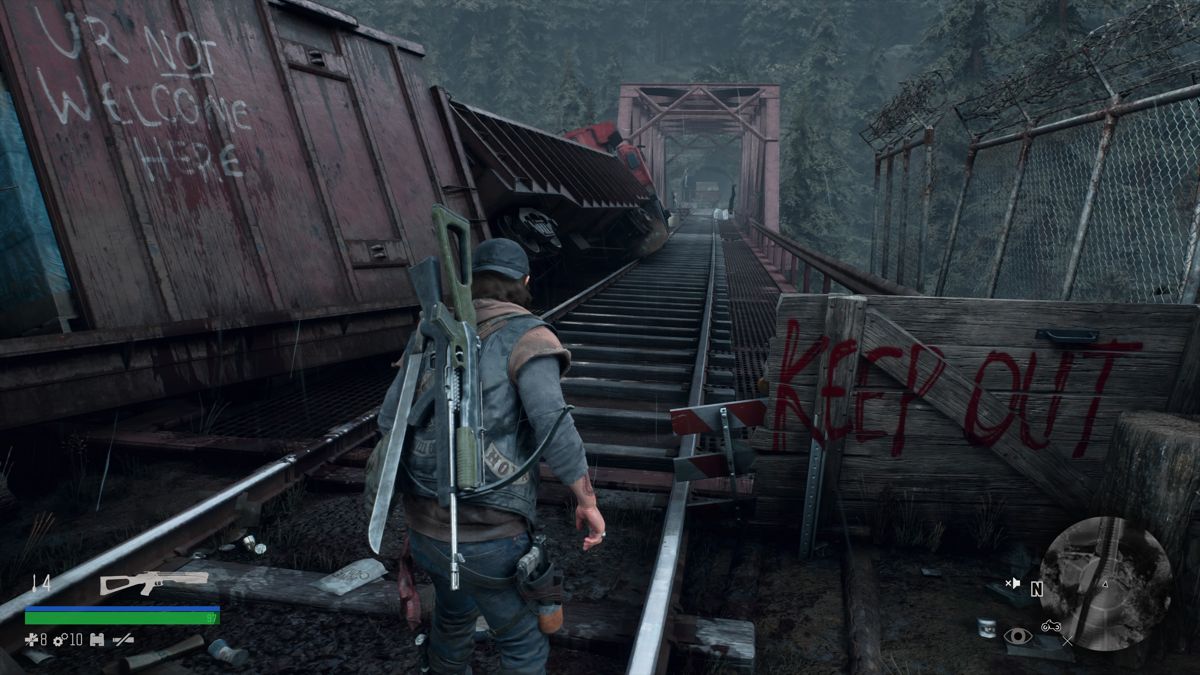Click the muted speaker noise indicator
Image resolution: width=1200 pixels, height=675 pixels.
click(x=1014, y=582)
